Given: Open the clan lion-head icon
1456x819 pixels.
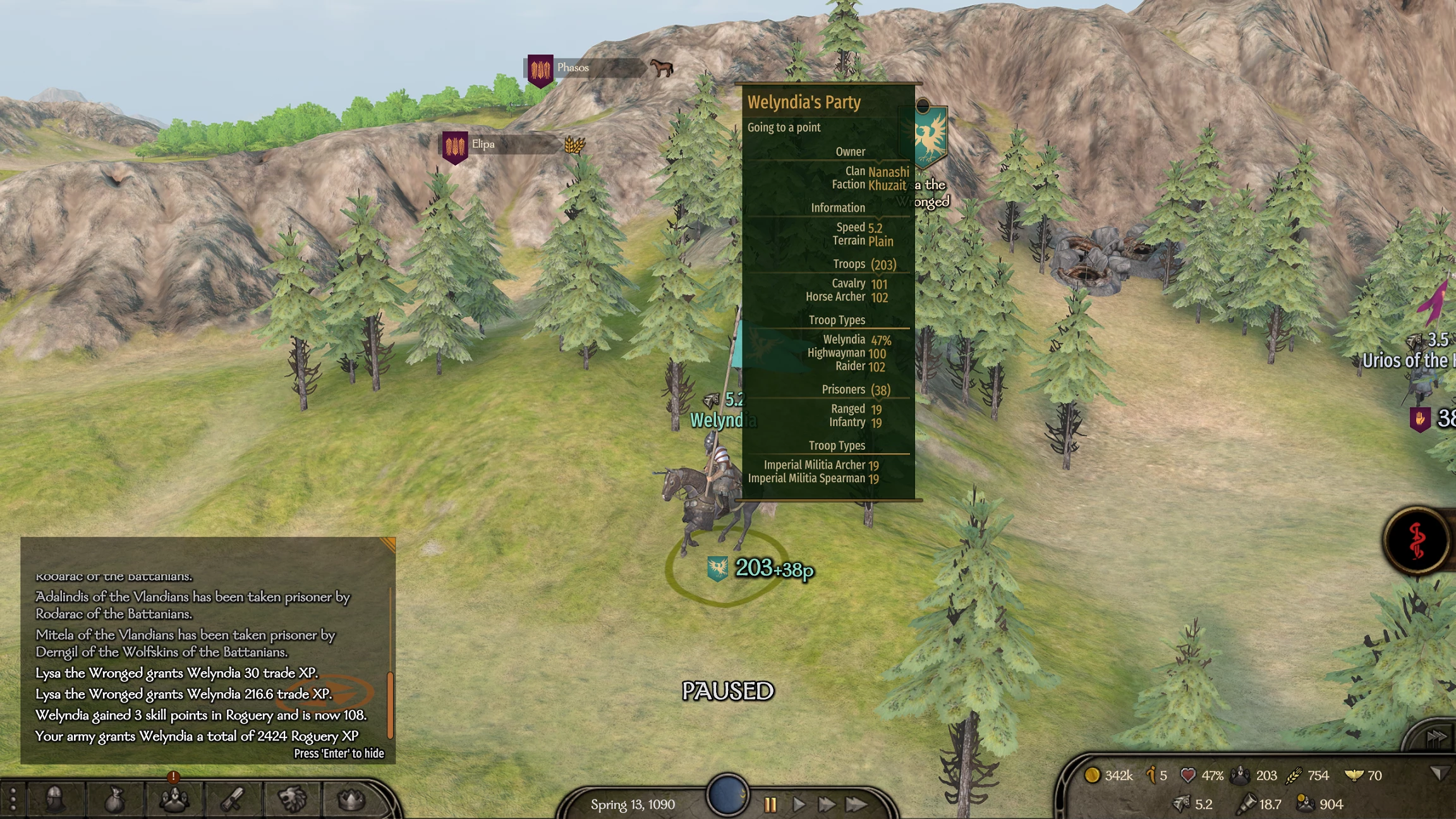Looking at the screenshot, I should tap(292, 799).
